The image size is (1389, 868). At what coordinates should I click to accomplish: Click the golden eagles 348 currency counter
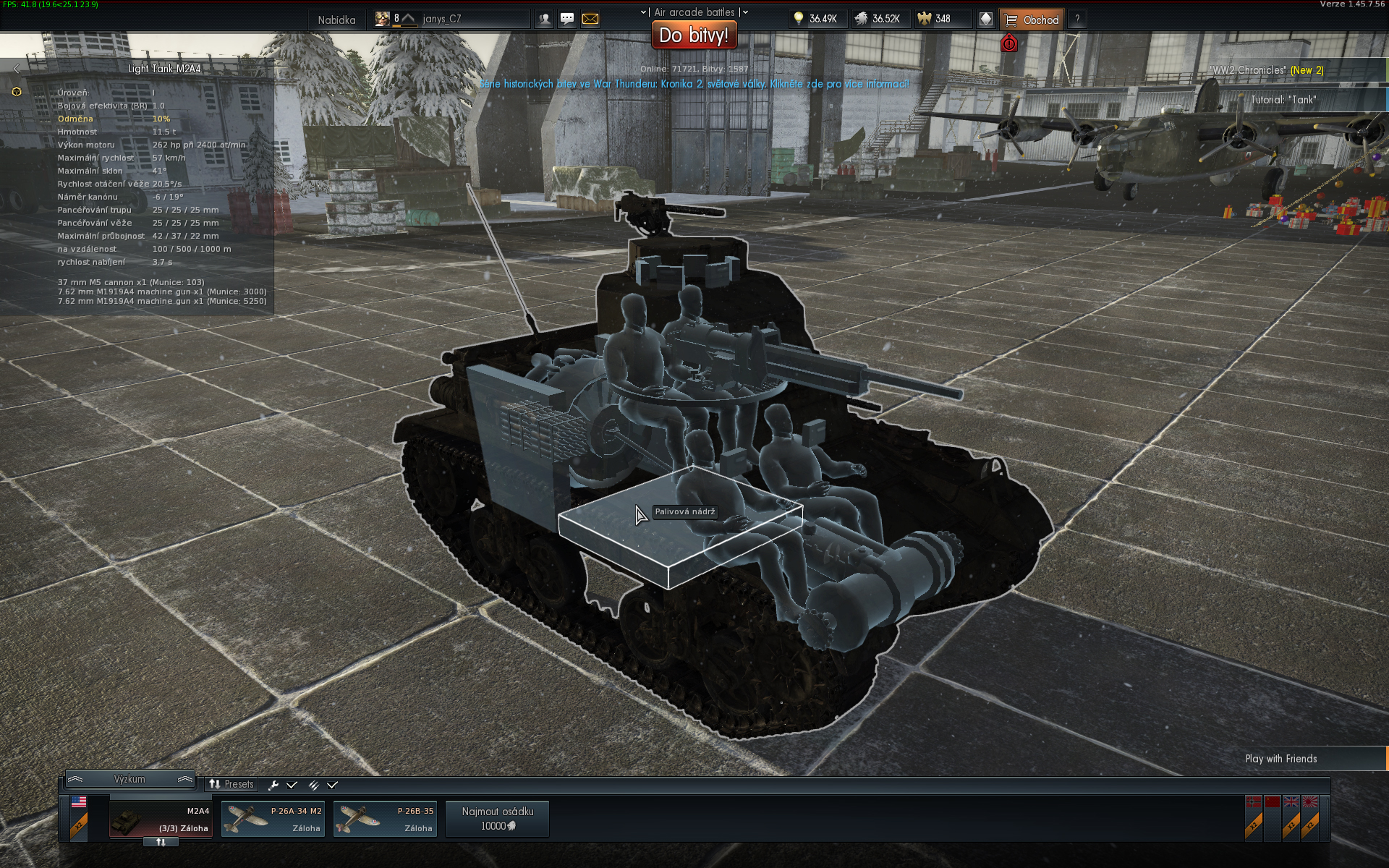(940, 20)
